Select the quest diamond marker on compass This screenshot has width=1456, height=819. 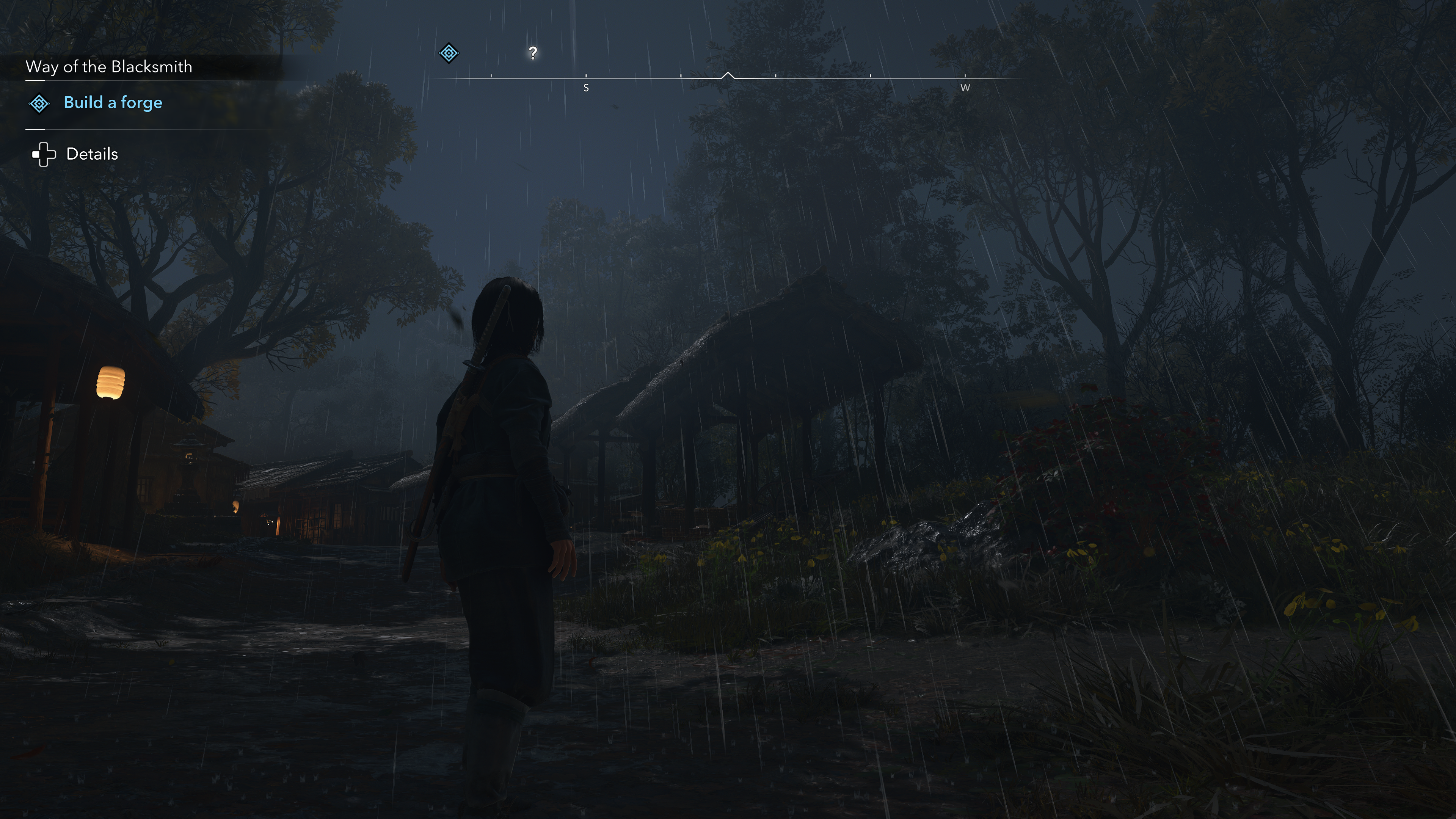point(449,53)
